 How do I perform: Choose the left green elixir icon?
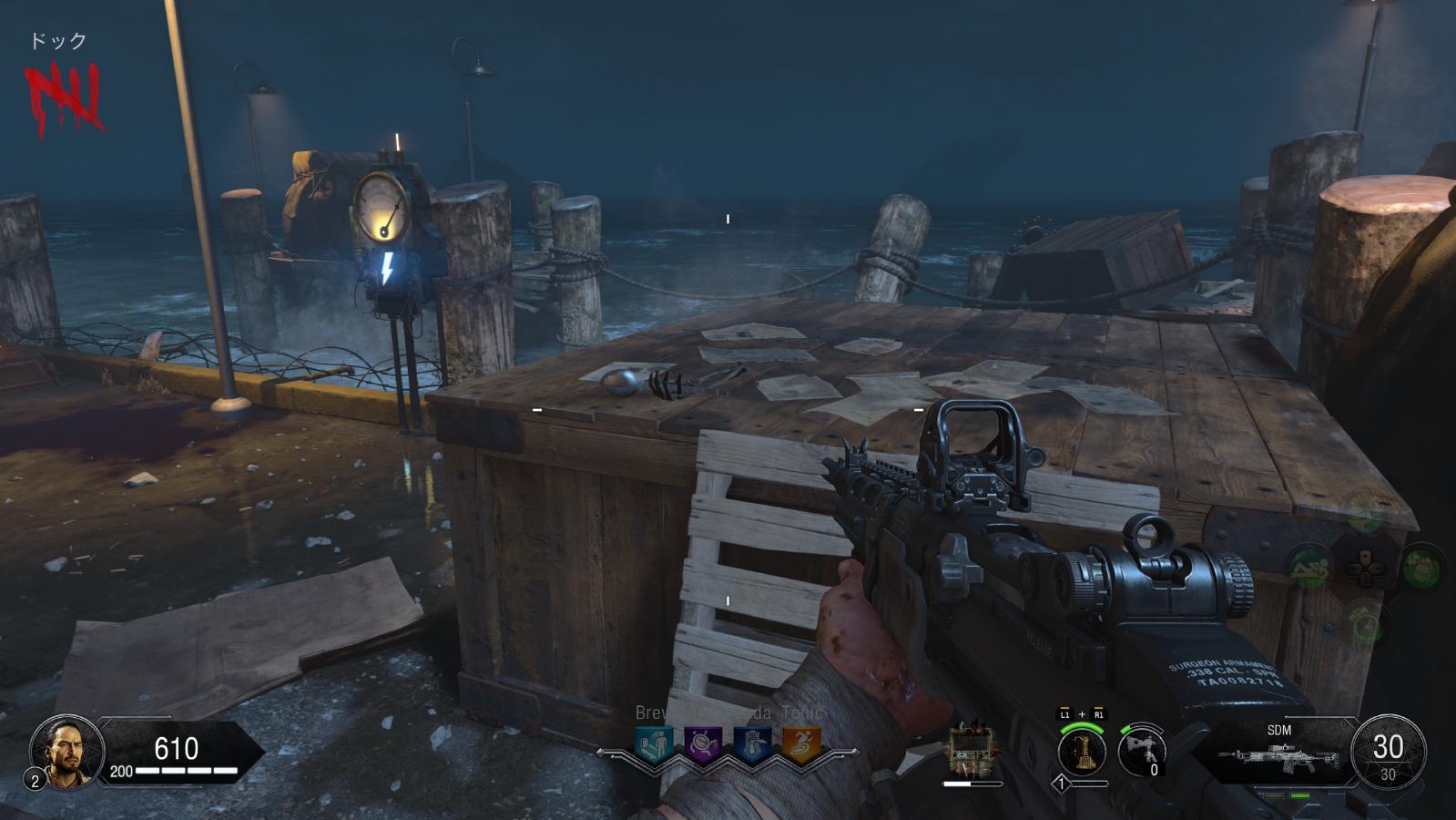coord(1308,567)
